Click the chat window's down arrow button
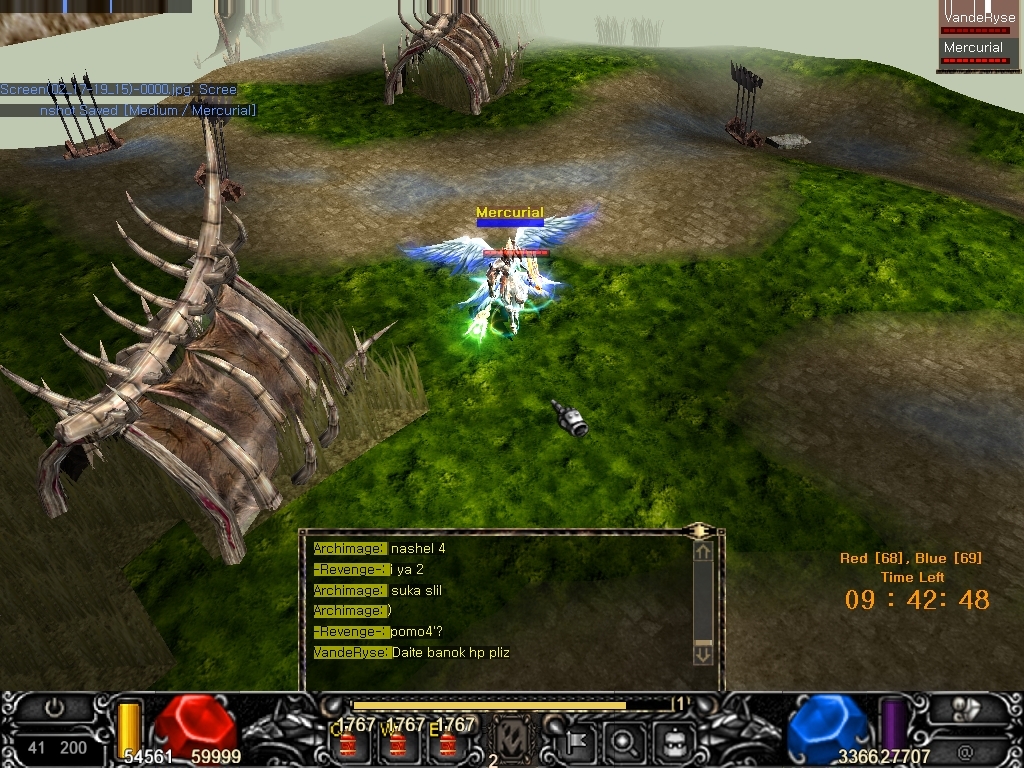The height and width of the screenshot is (768, 1024). tap(703, 655)
